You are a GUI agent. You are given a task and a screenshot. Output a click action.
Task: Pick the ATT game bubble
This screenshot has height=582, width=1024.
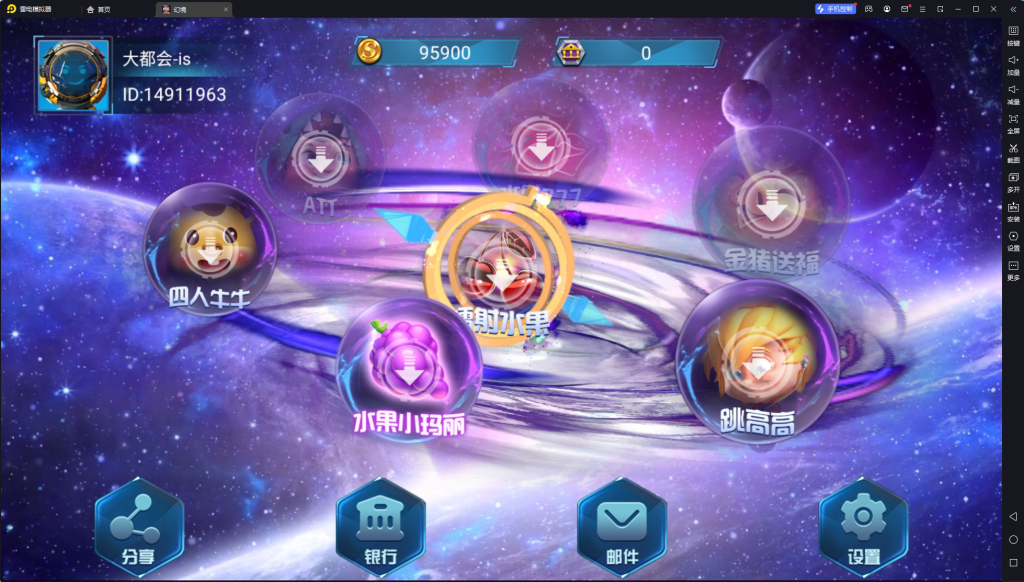tap(320, 160)
